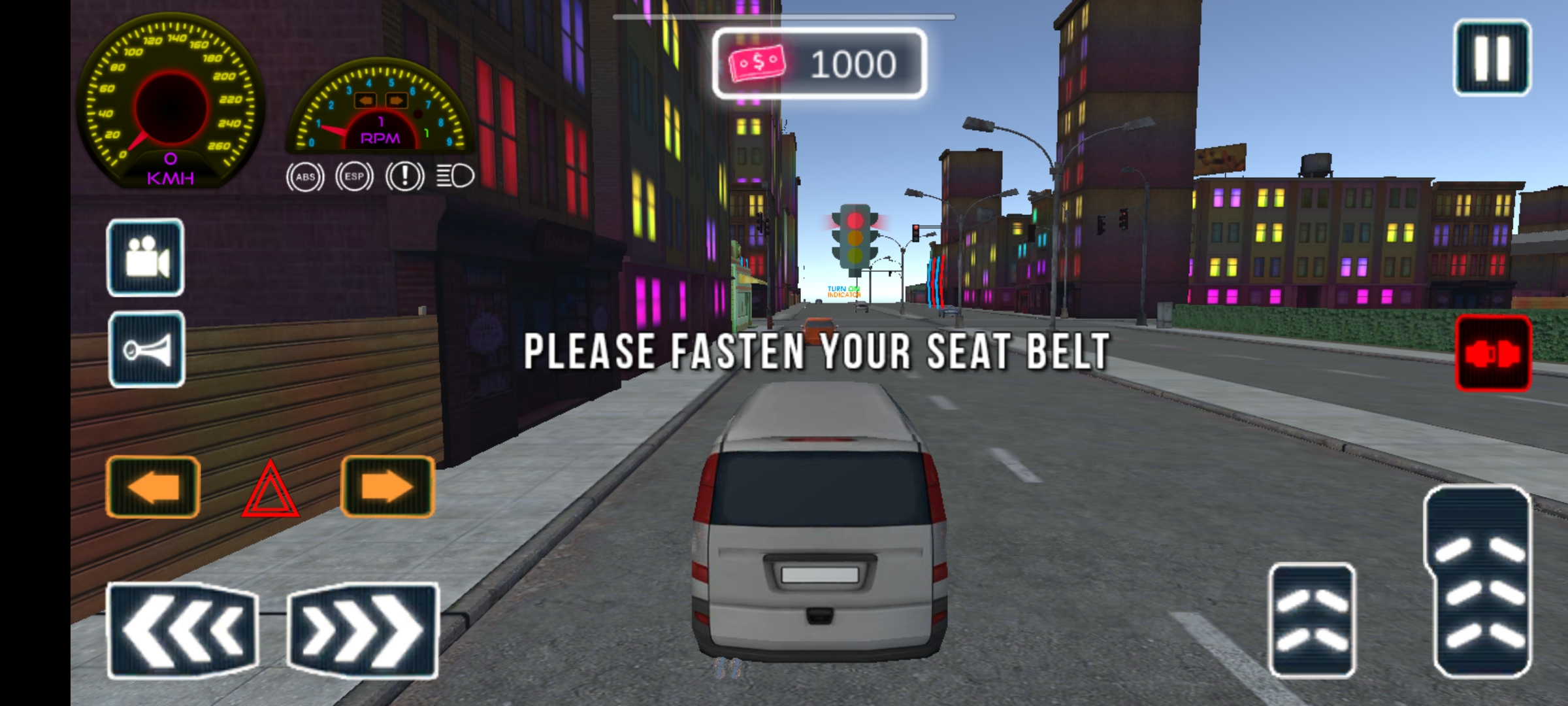The width and height of the screenshot is (1568, 706).
Task: Fasten the red seat belt button
Action: 1494,354
